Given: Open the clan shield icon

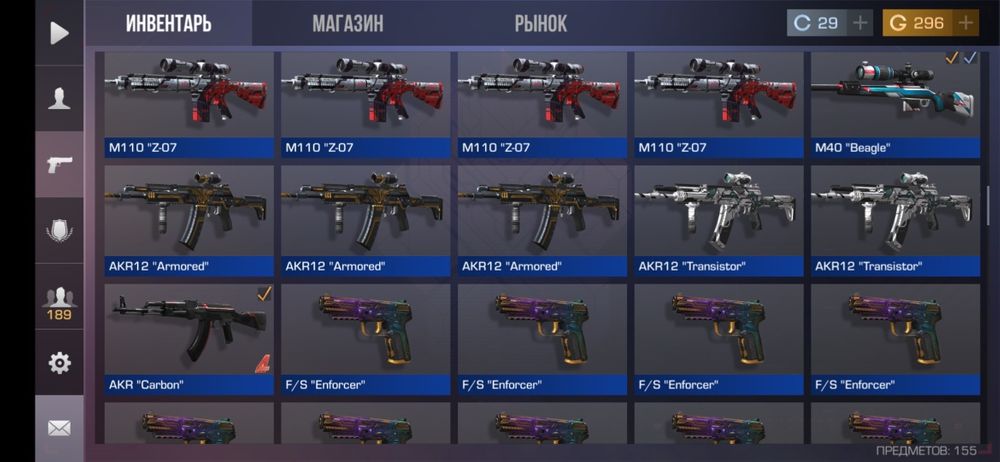Looking at the screenshot, I should (x=59, y=230).
